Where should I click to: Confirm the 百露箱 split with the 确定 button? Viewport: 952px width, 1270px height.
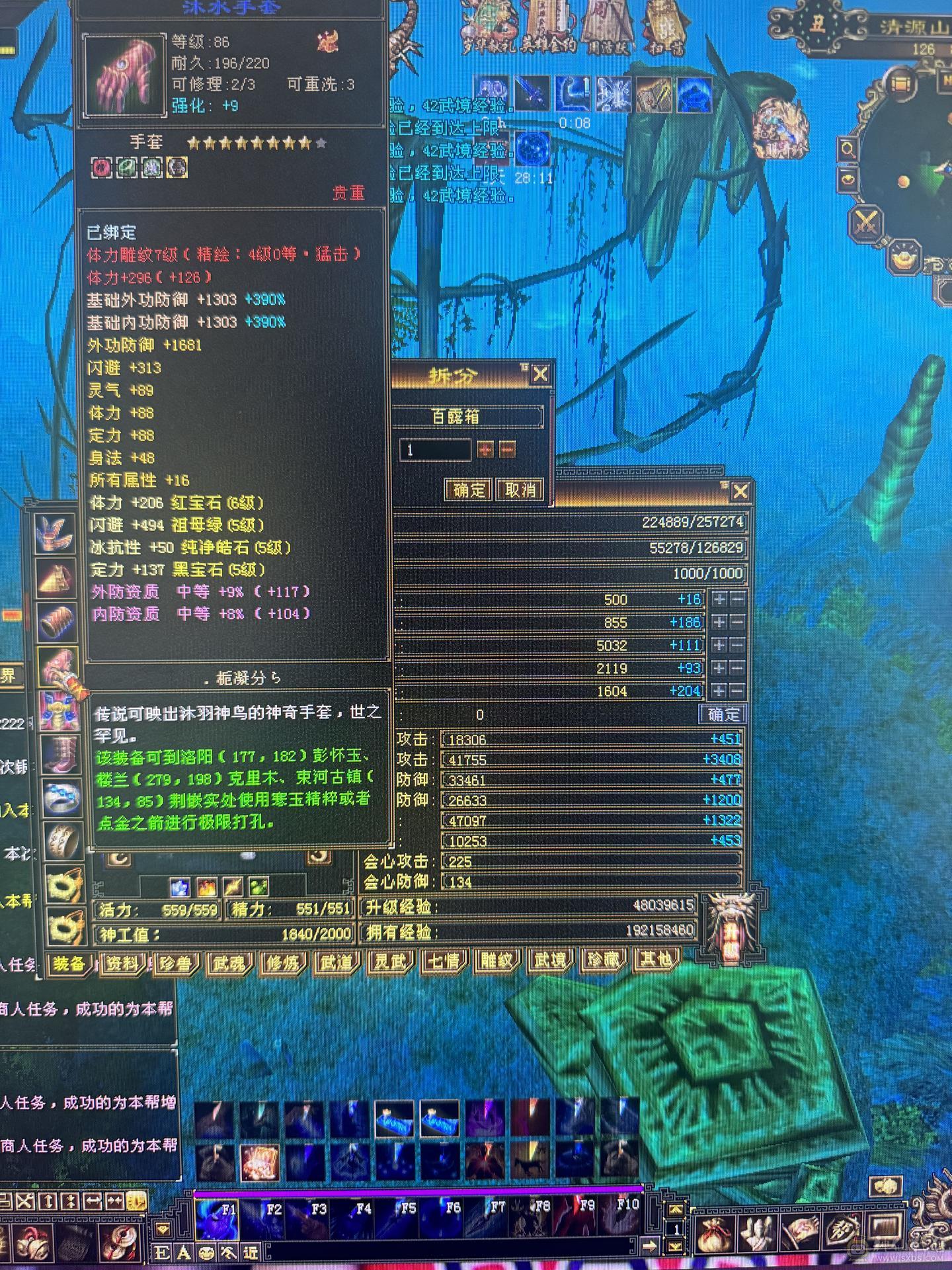[467, 491]
